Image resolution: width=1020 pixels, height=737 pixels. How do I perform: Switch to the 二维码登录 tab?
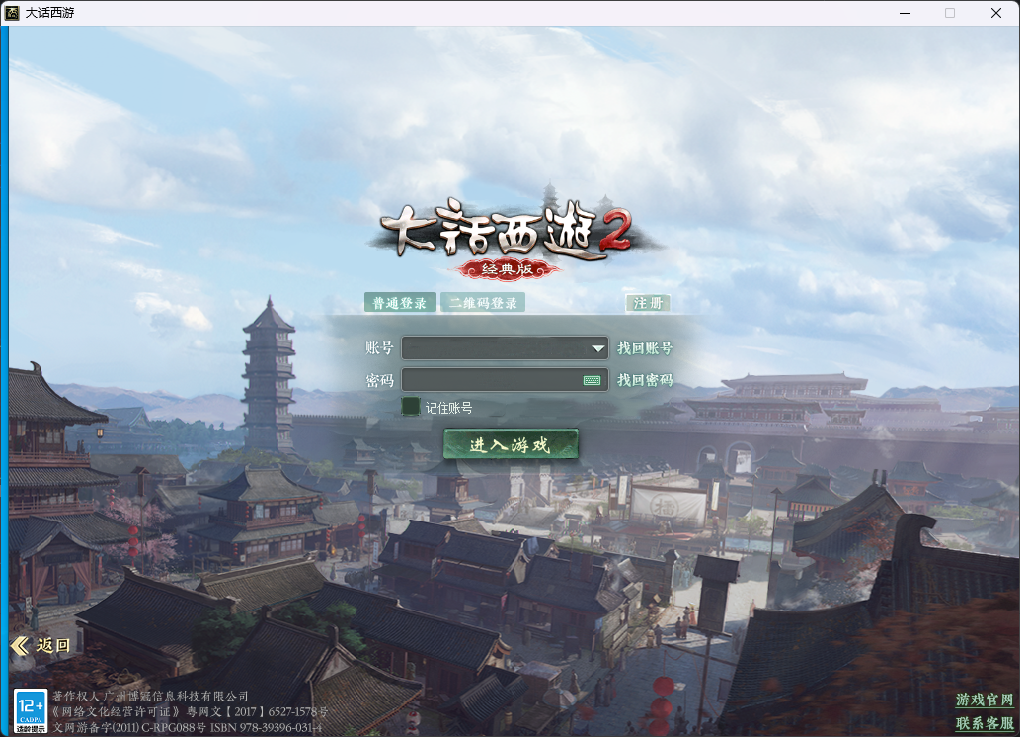pos(483,303)
